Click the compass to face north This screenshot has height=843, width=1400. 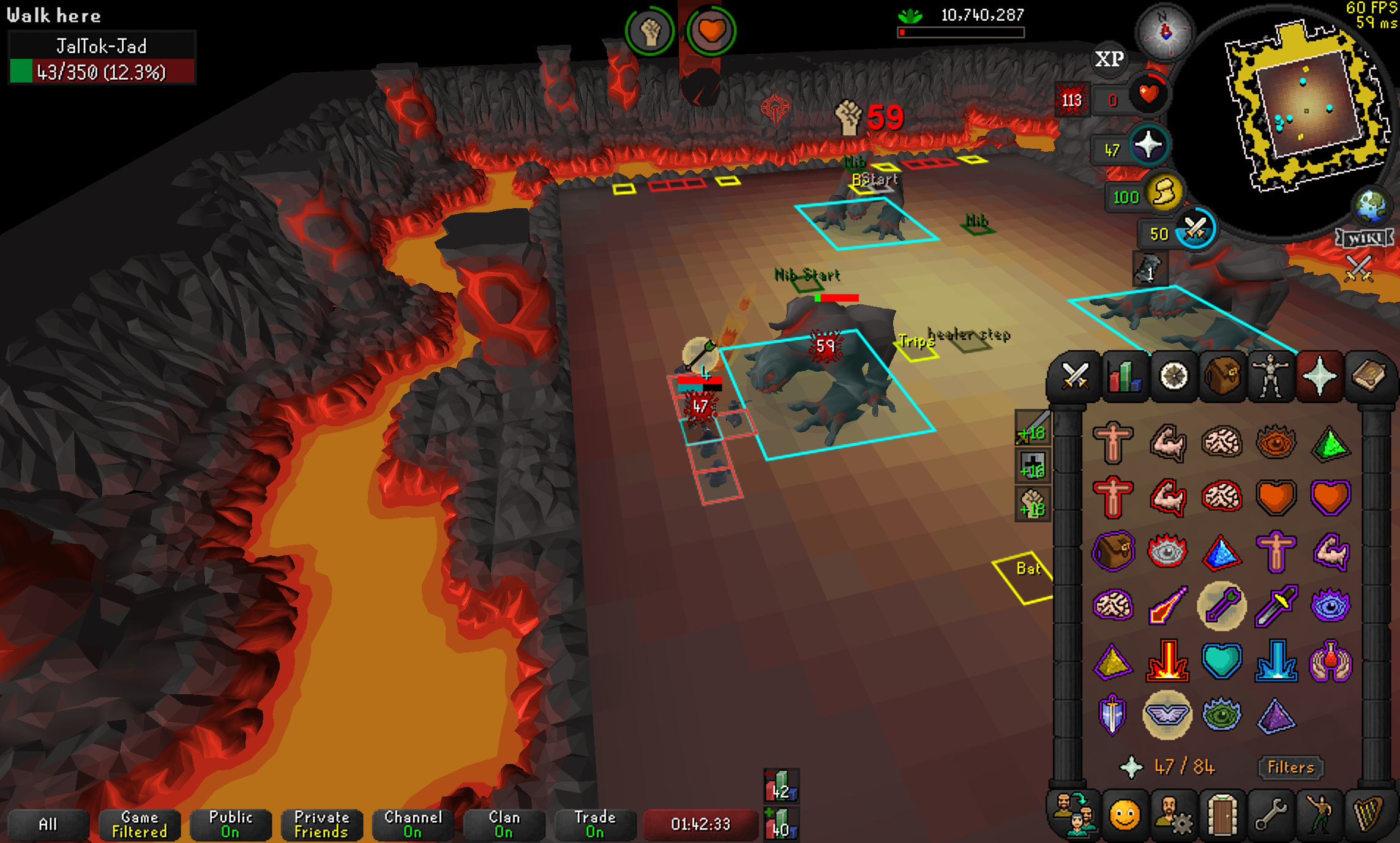1164,31
